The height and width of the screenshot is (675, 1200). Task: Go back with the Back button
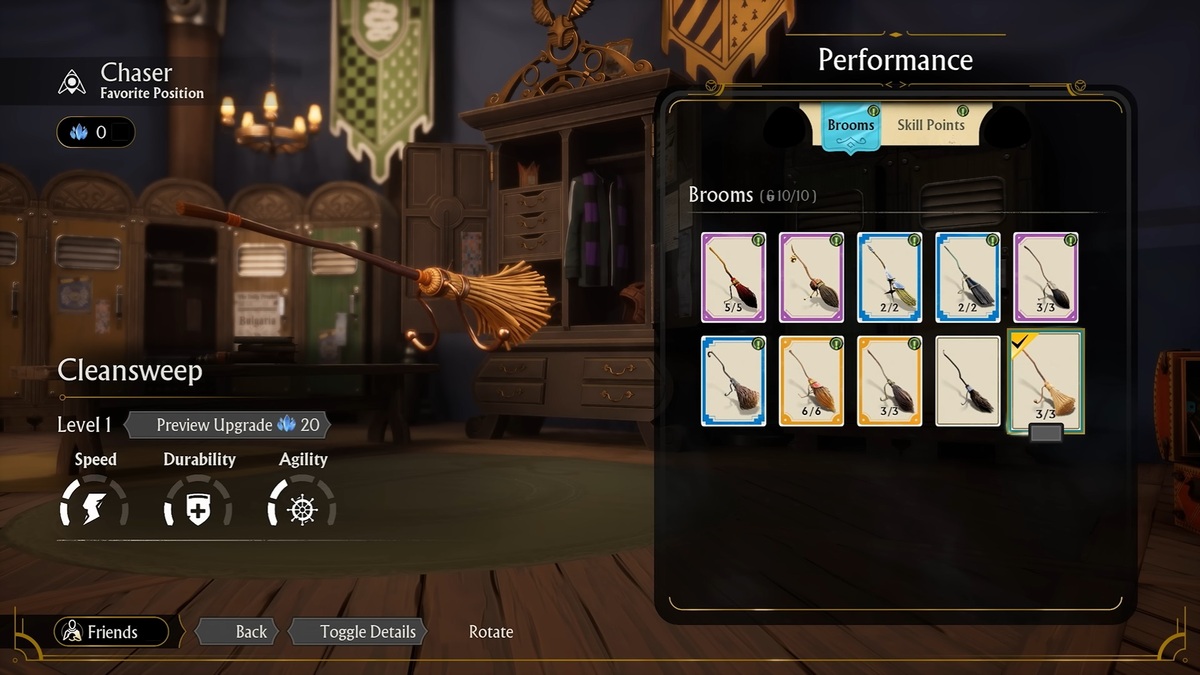pos(240,632)
